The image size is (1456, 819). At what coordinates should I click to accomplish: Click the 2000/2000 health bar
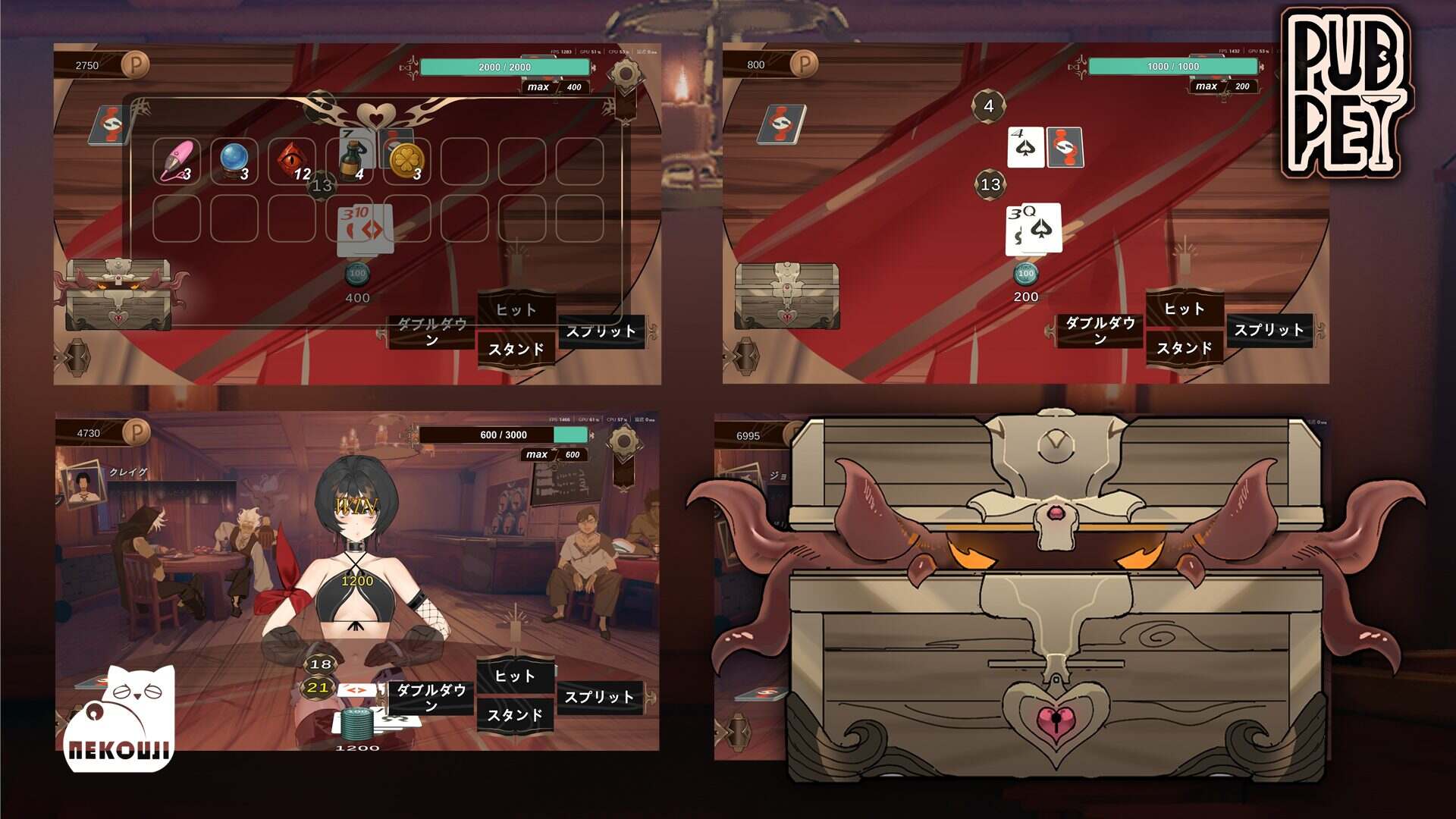pos(504,67)
